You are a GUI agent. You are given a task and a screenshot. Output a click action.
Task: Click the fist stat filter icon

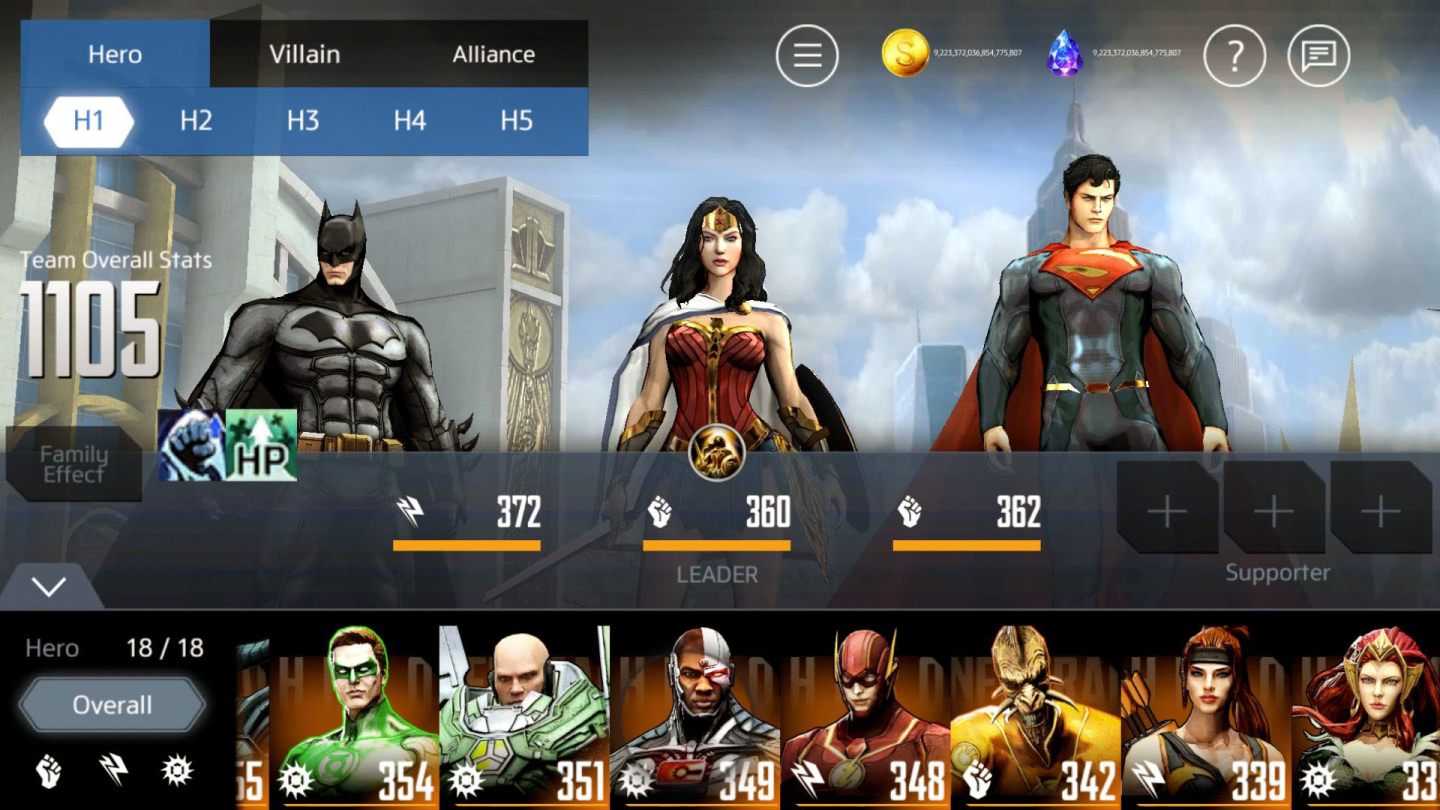pyautogui.click(x=48, y=772)
